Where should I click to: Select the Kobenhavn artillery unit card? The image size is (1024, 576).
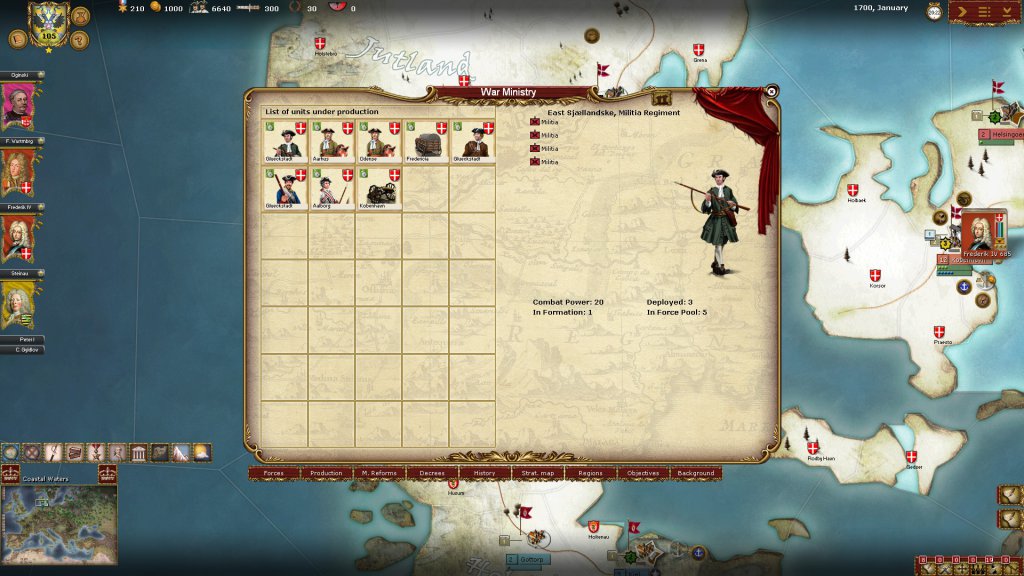(x=379, y=188)
